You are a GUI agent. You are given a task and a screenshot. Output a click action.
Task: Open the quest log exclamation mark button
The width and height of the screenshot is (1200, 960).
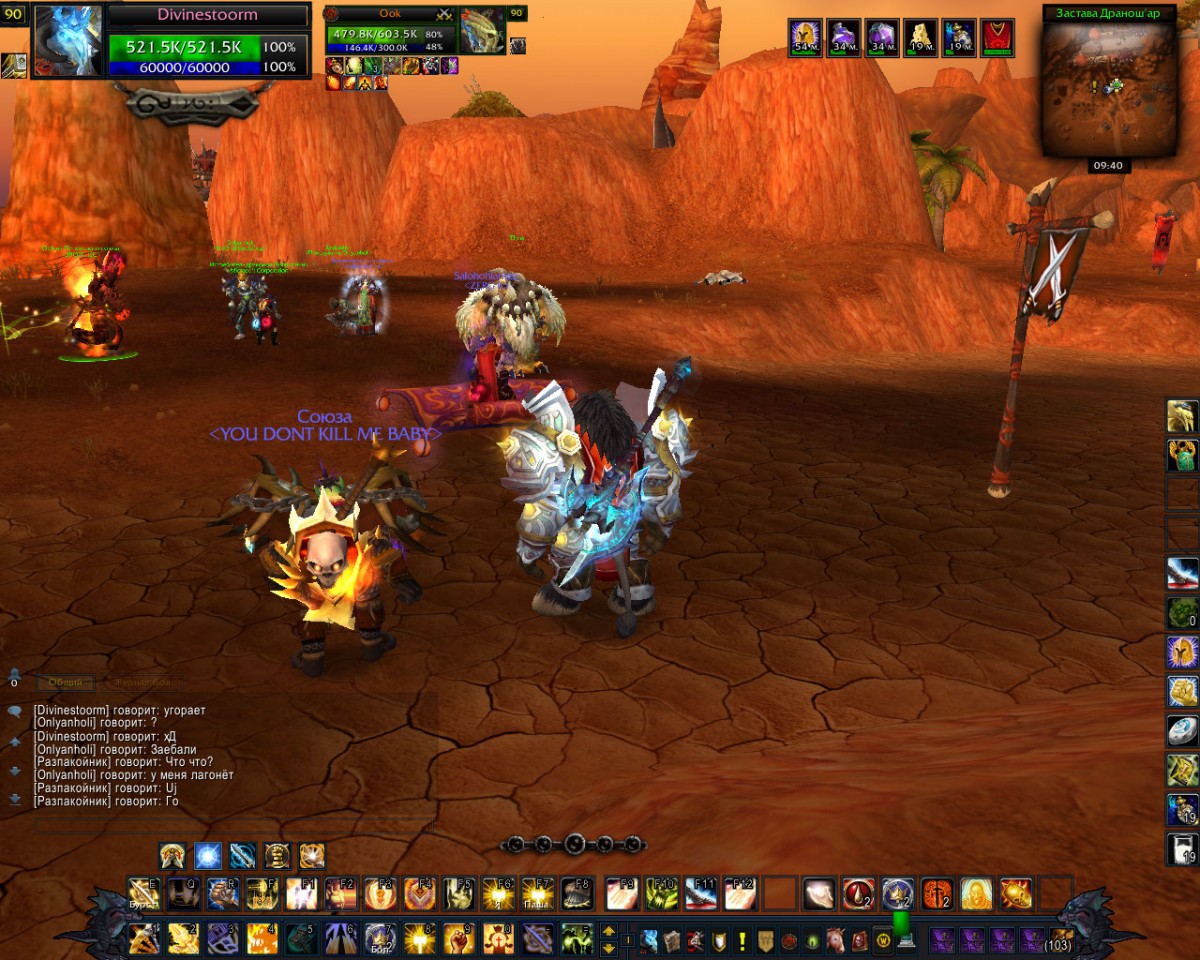[x=742, y=941]
